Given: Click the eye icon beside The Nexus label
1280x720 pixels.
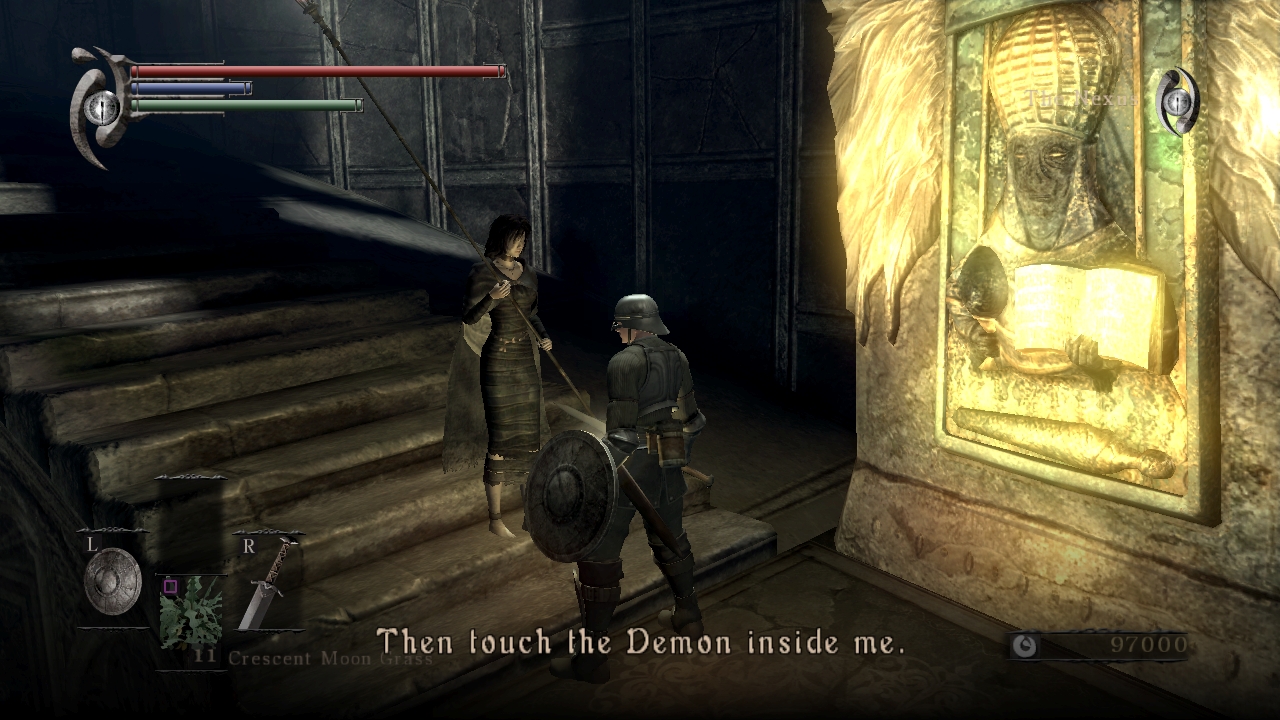Looking at the screenshot, I should click(x=1177, y=100).
